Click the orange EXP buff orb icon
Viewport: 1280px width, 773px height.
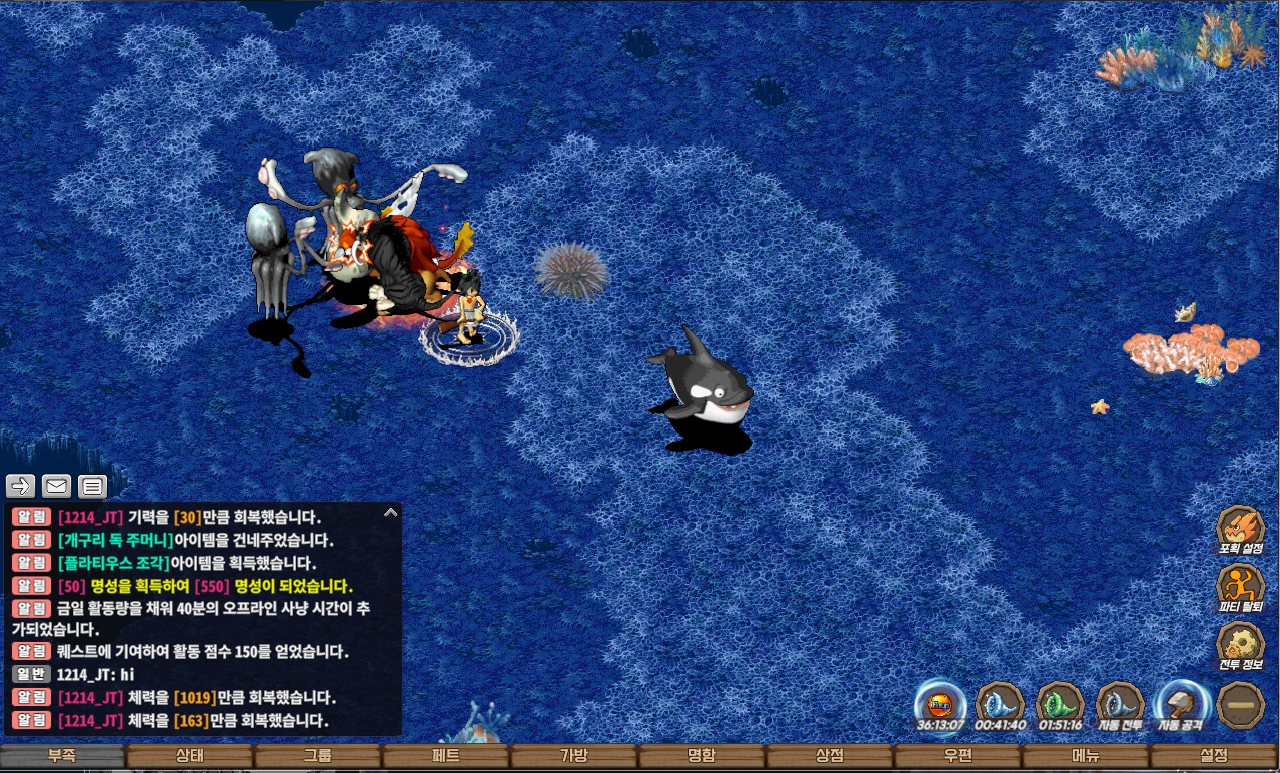pyautogui.click(x=940, y=701)
